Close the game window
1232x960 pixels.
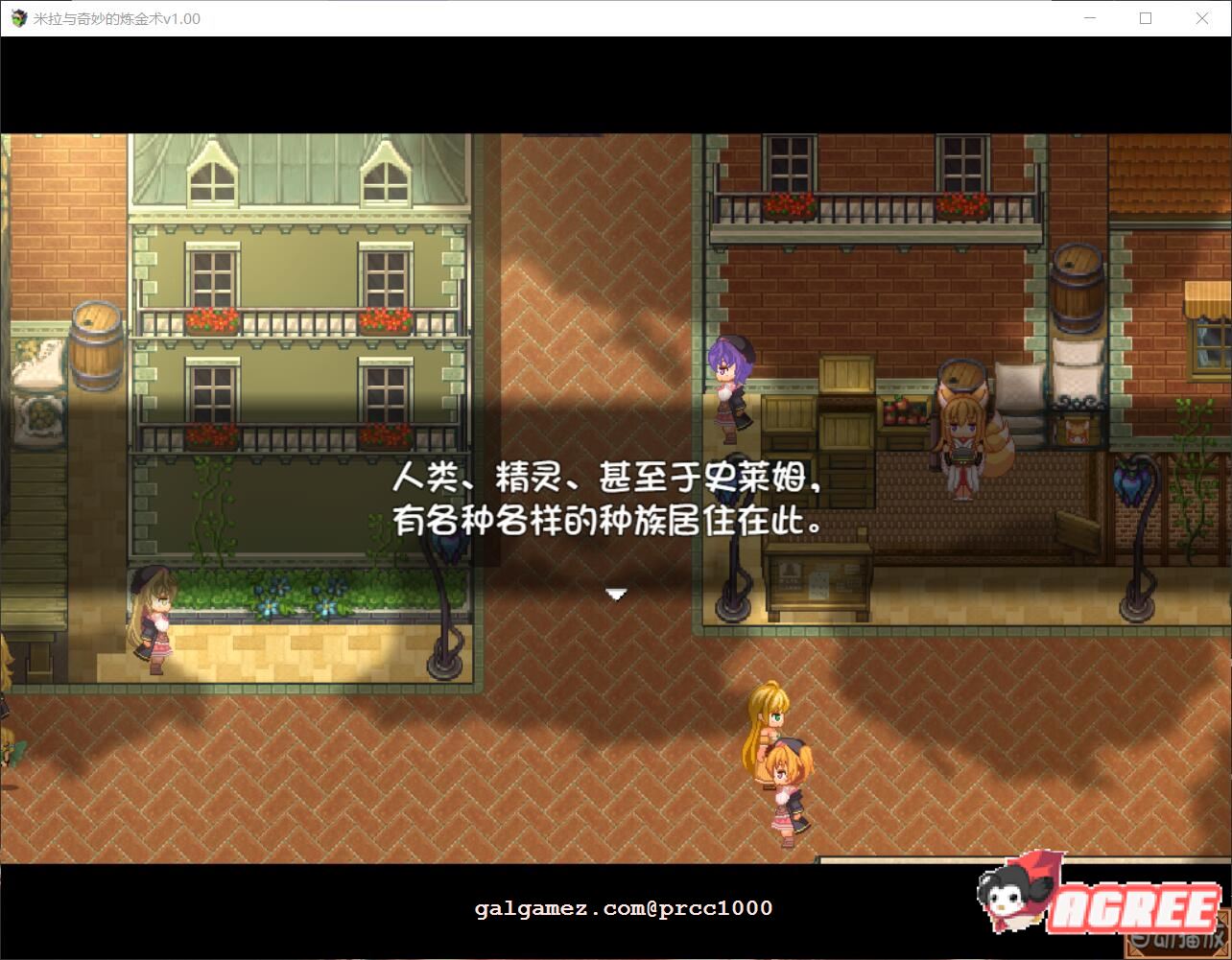pyautogui.click(x=1202, y=18)
